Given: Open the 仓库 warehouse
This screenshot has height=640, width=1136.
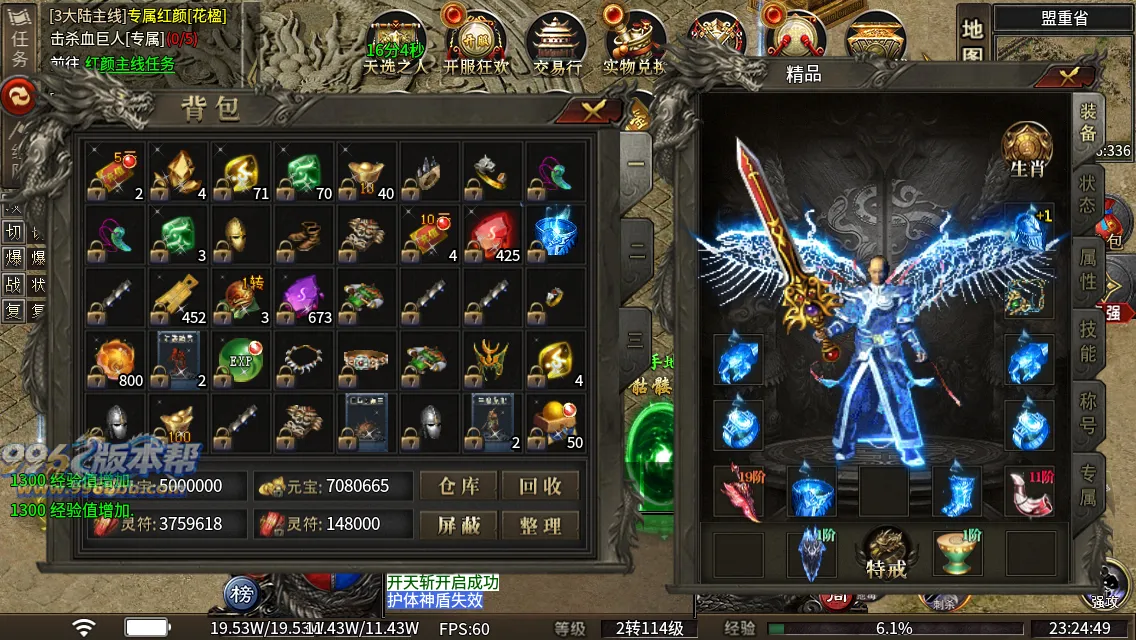Looking at the screenshot, I should coord(459,486).
